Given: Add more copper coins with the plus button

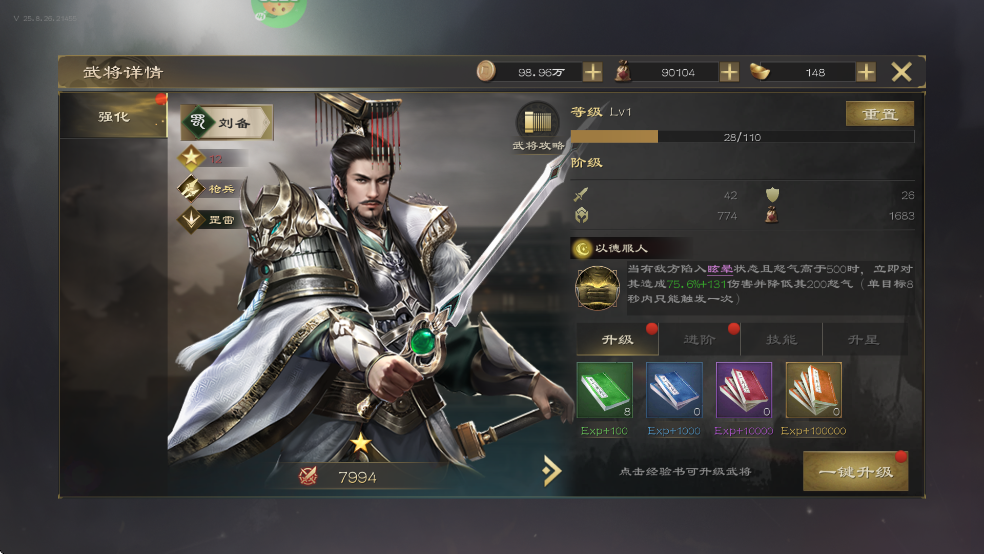Looking at the screenshot, I should (593, 72).
